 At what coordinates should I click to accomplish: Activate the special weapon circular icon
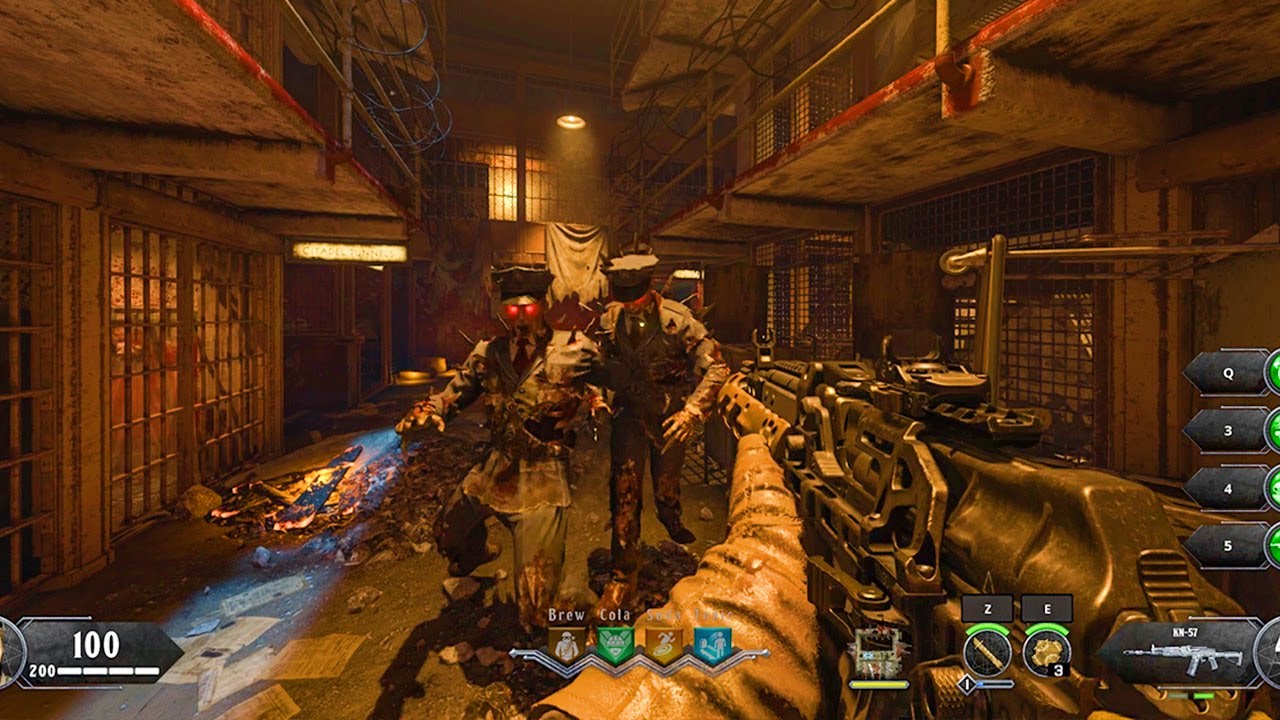pyautogui.click(x=986, y=653)
